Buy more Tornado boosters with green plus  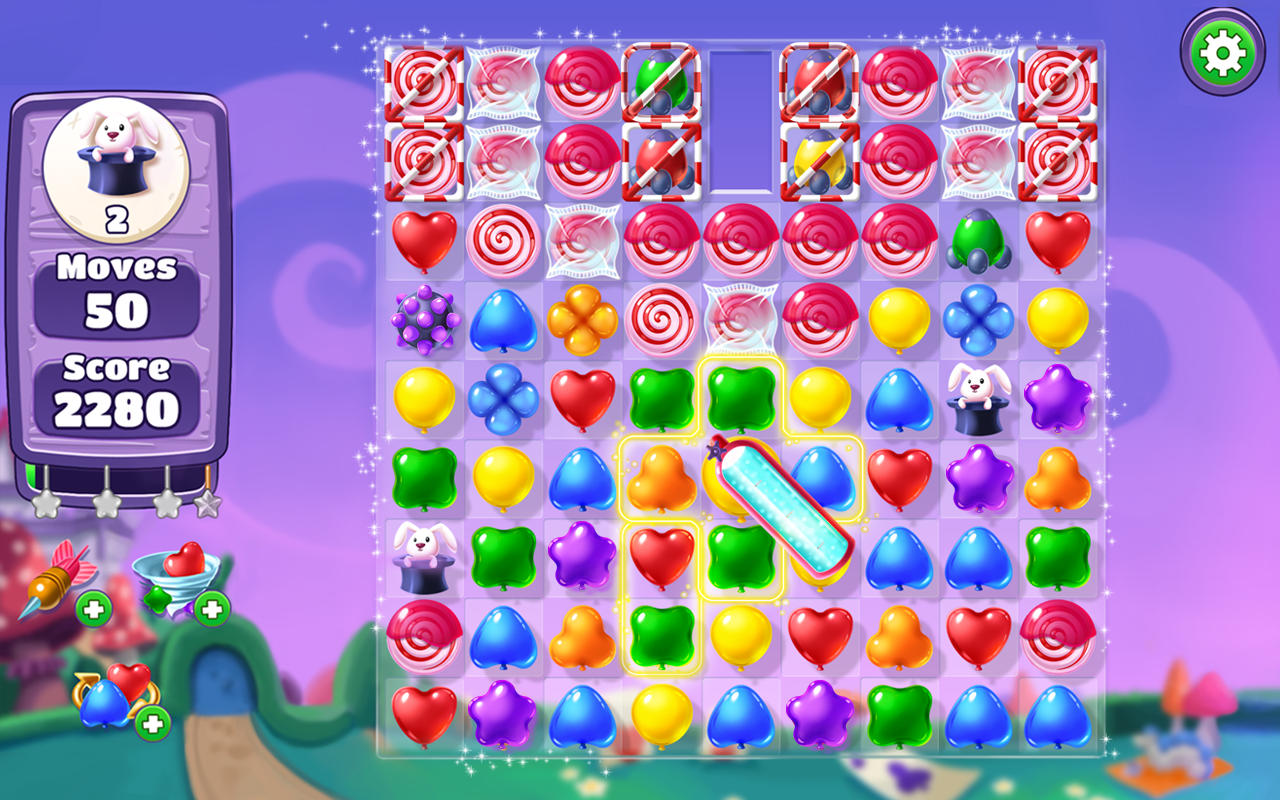tap(214, 608)
